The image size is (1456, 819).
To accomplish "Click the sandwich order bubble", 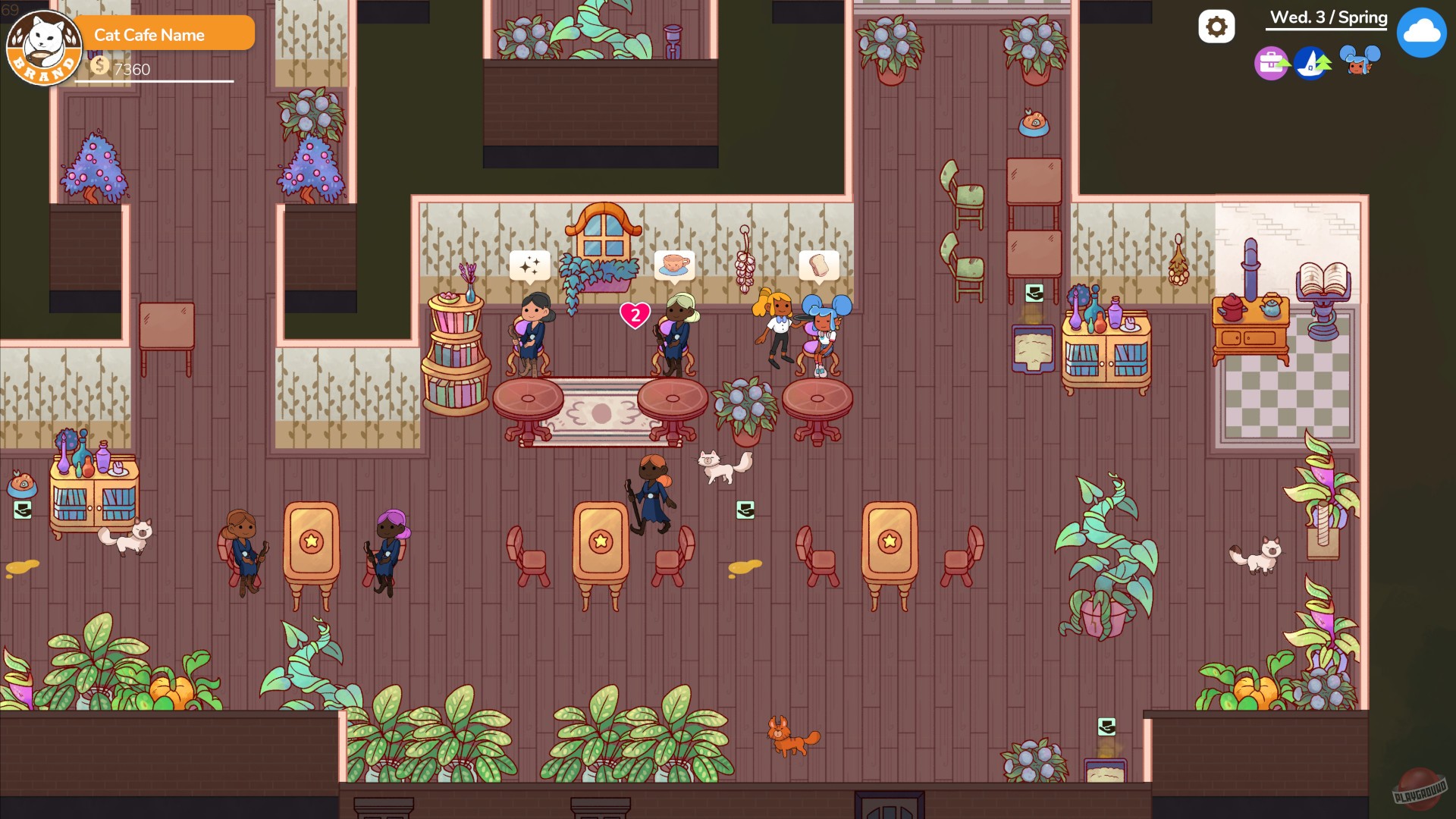I will pyautogui.click(x=817, y=265).
